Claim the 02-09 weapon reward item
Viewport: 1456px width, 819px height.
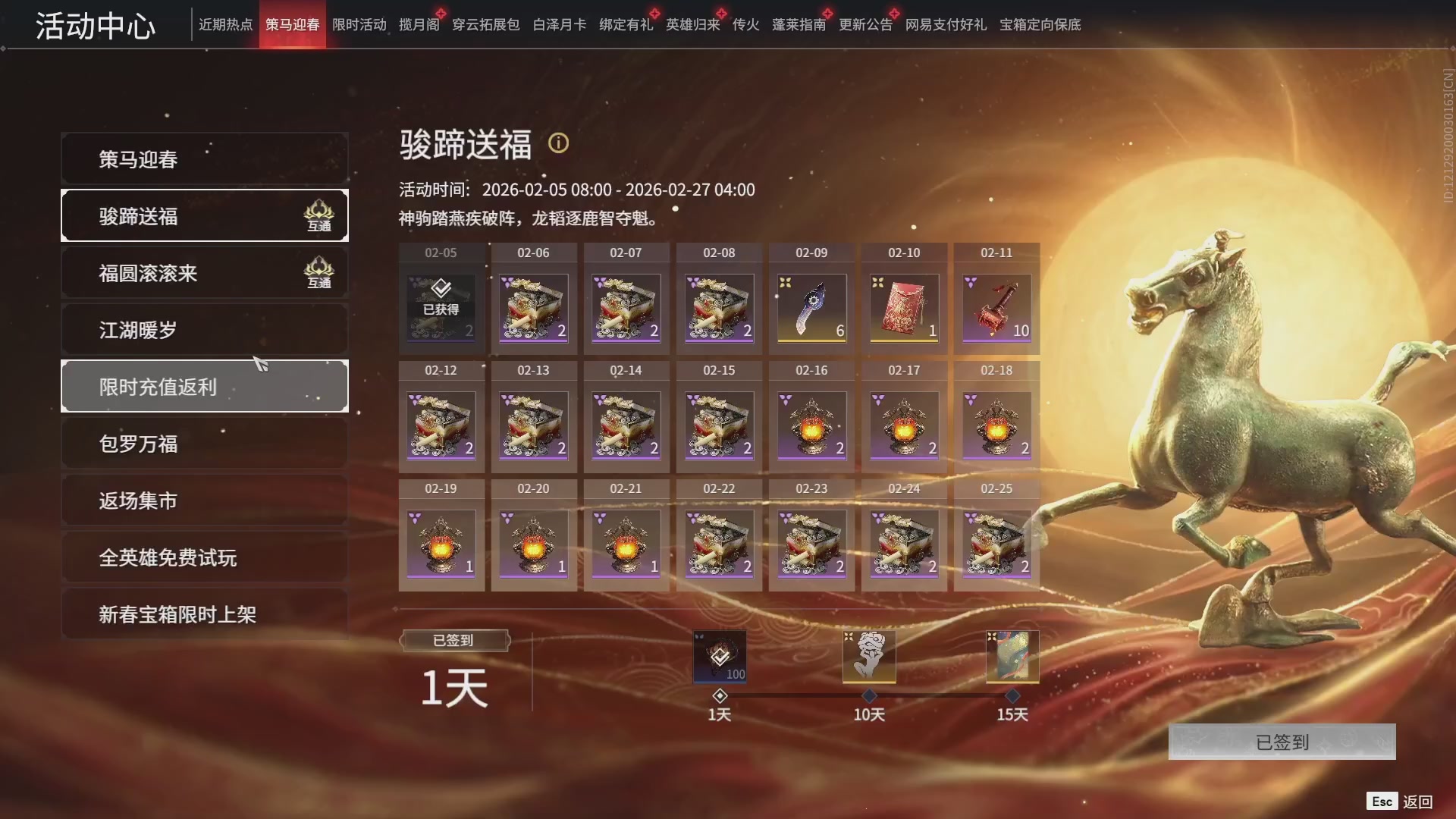coord(811,307)
